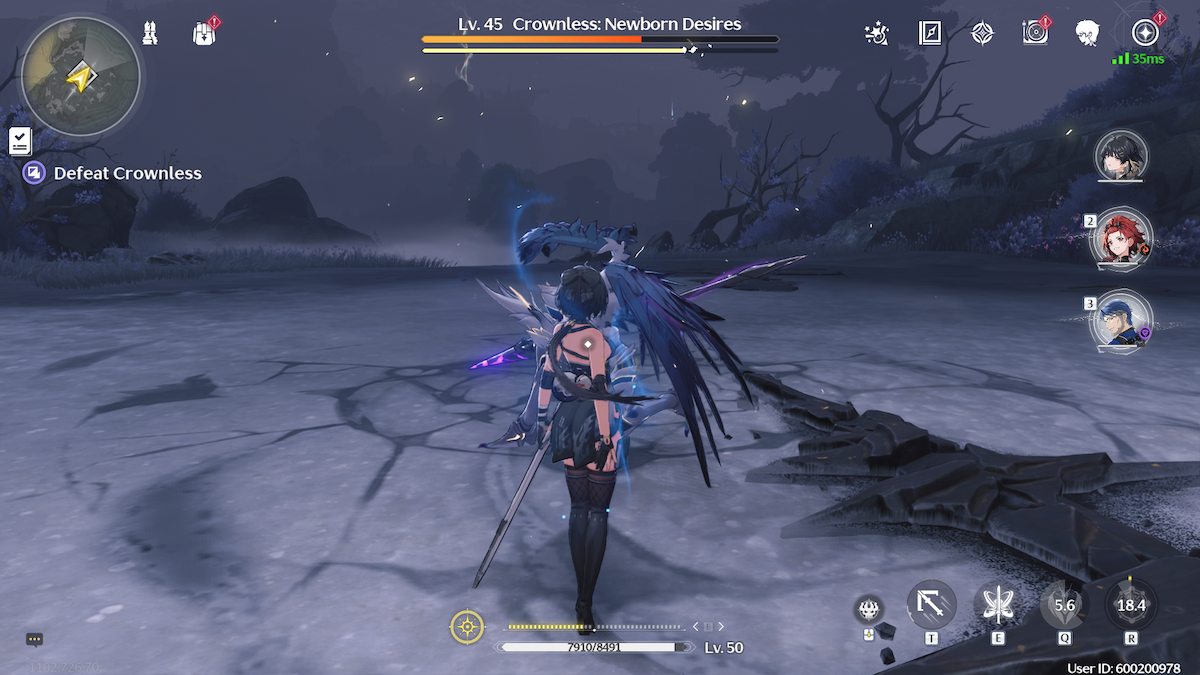1200x675 pixels.
Task: Trigger the ultimate showing 18.4 cooldown
Action: [1131, 604]
